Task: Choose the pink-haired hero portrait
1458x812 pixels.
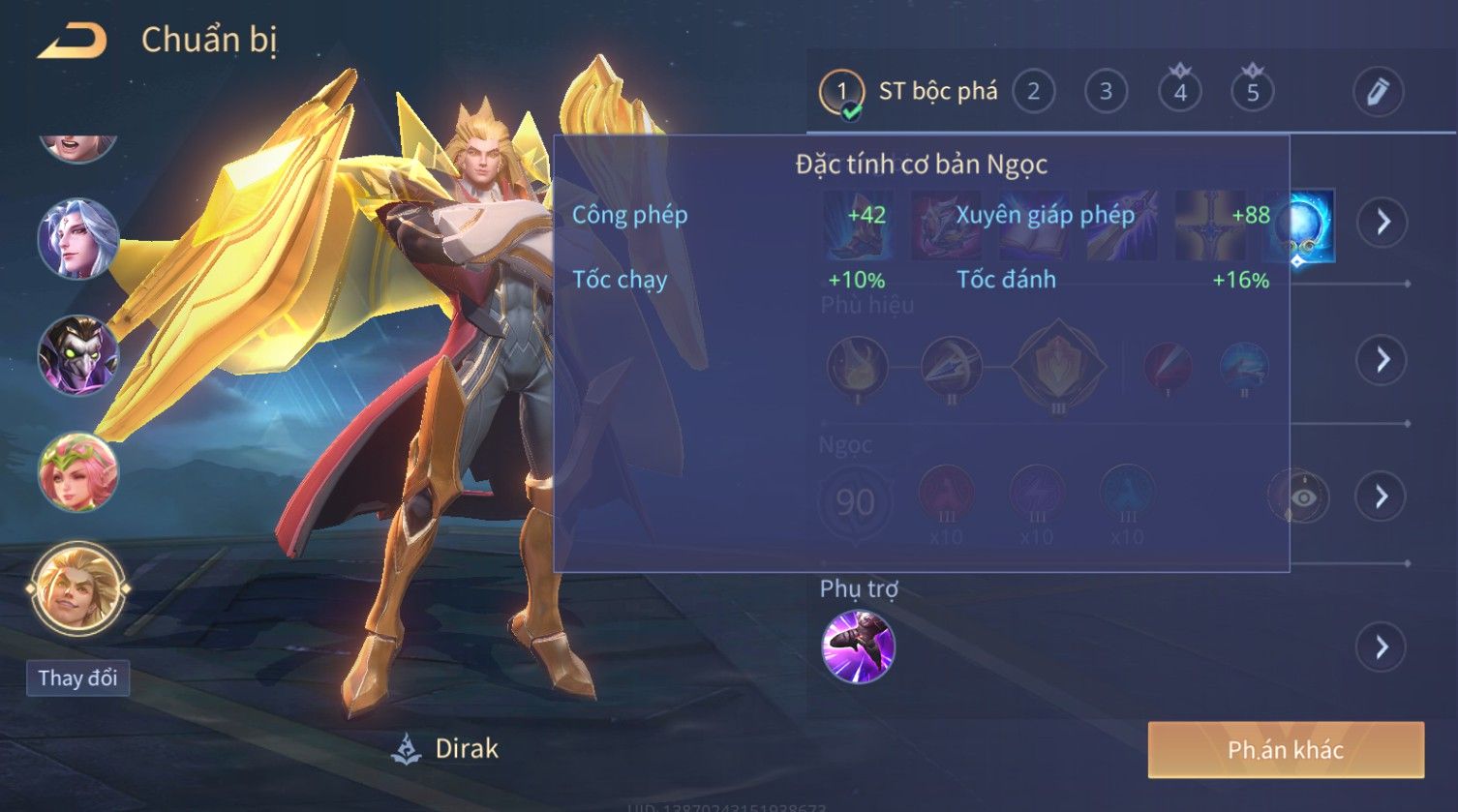Action: coord(77,472)
